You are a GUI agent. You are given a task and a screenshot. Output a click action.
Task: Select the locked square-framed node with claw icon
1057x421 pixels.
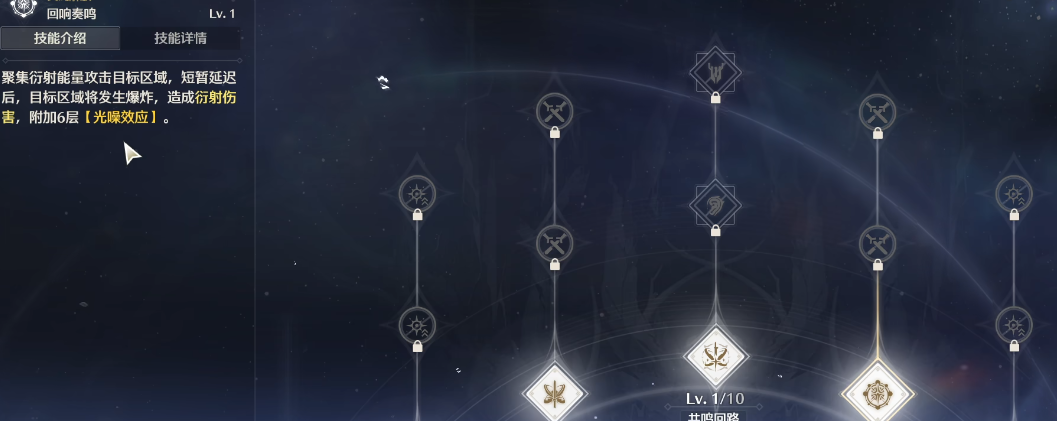[x=715, y=72]
